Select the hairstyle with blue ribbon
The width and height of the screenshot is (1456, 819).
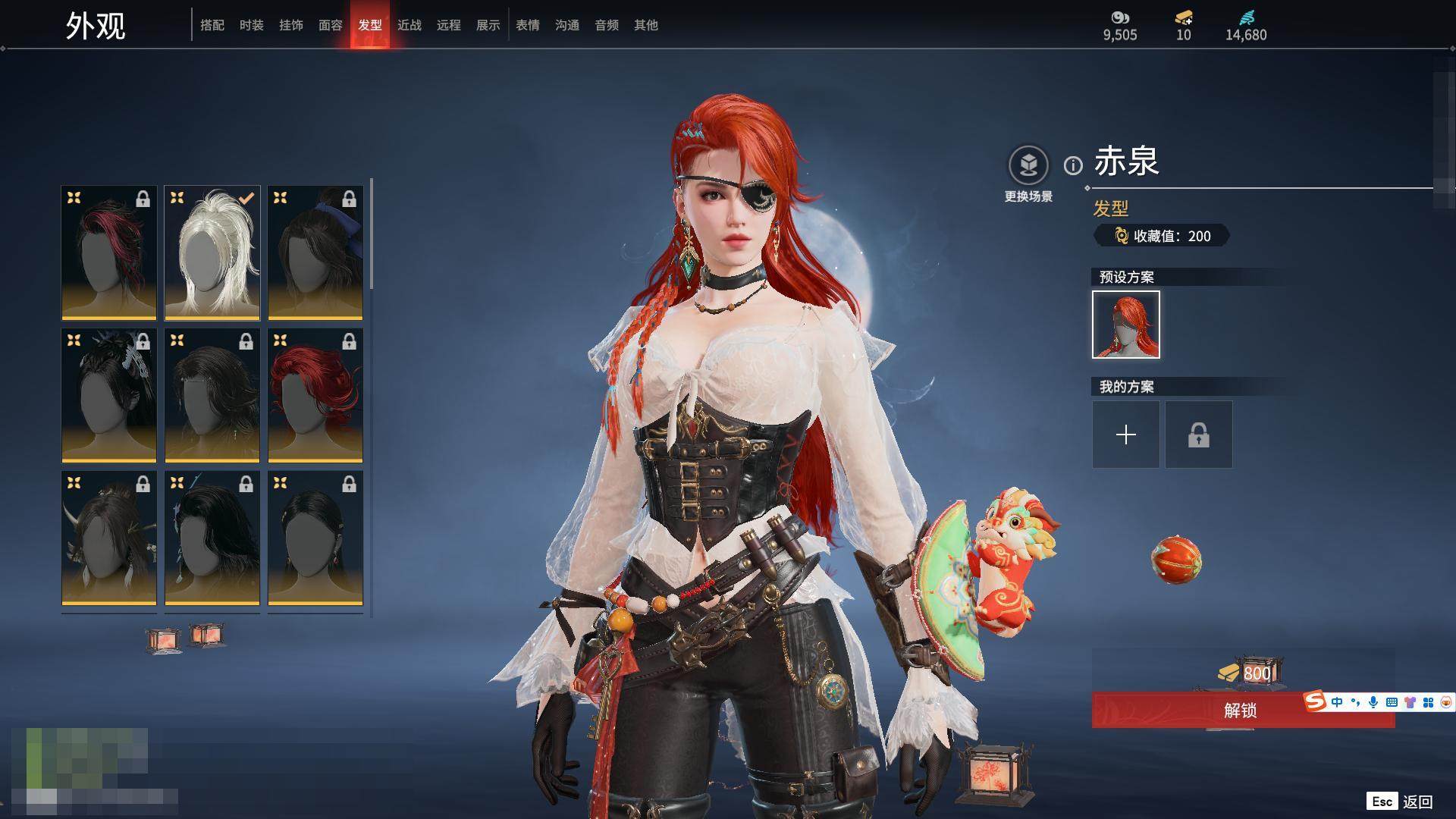(x=315, y=253)
